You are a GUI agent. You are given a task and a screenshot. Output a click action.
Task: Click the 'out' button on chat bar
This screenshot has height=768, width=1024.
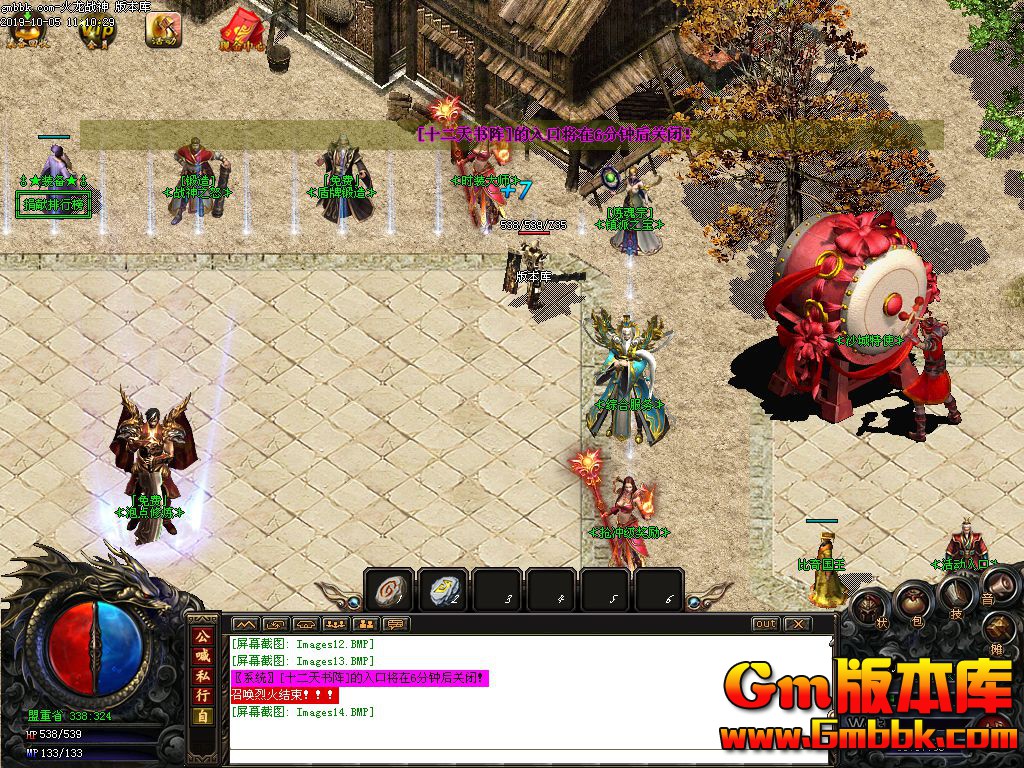coord(765,624)
